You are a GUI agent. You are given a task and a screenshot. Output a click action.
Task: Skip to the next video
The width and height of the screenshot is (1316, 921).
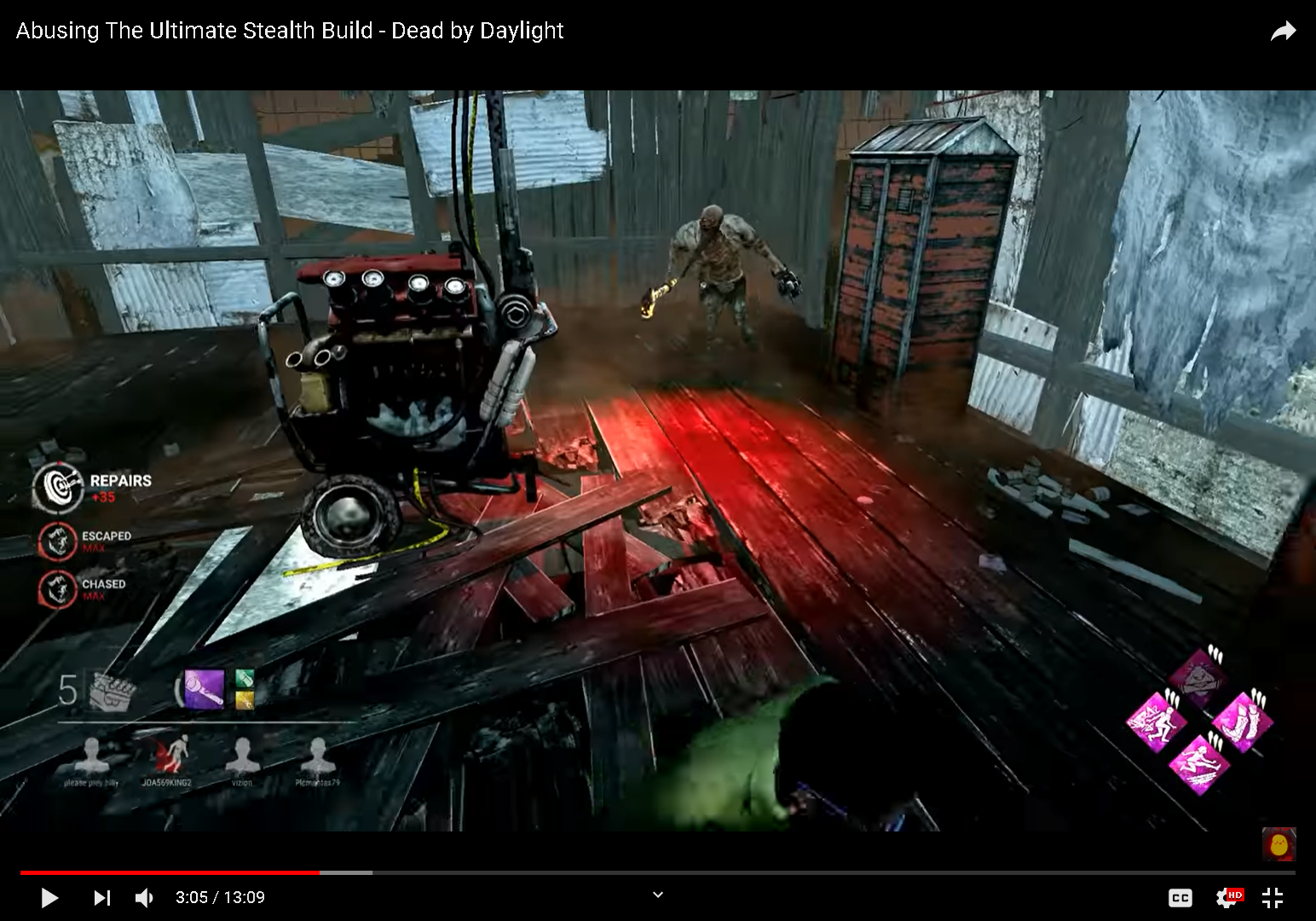[101, 897]
